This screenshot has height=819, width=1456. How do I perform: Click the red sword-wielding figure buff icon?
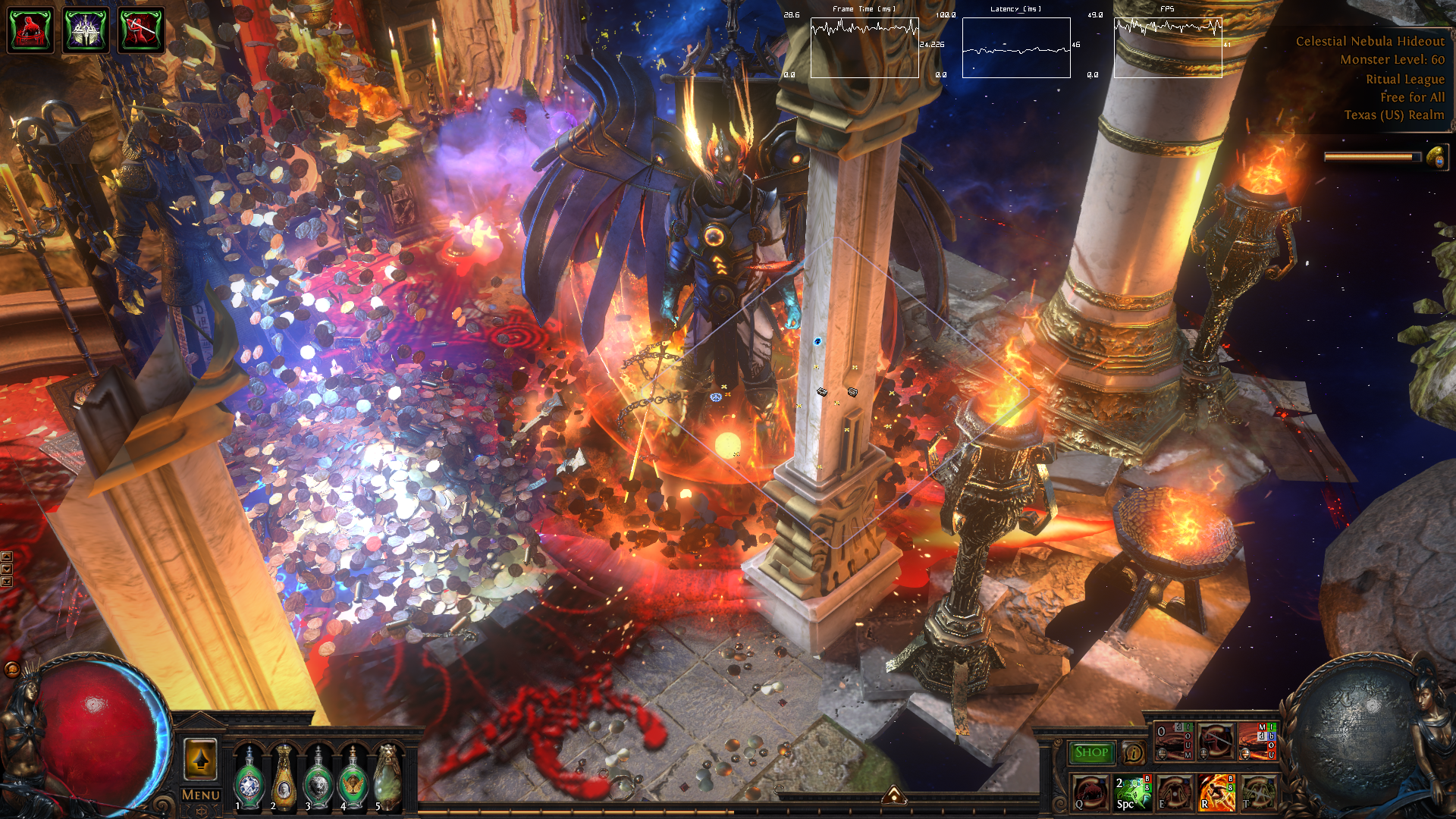141,30
